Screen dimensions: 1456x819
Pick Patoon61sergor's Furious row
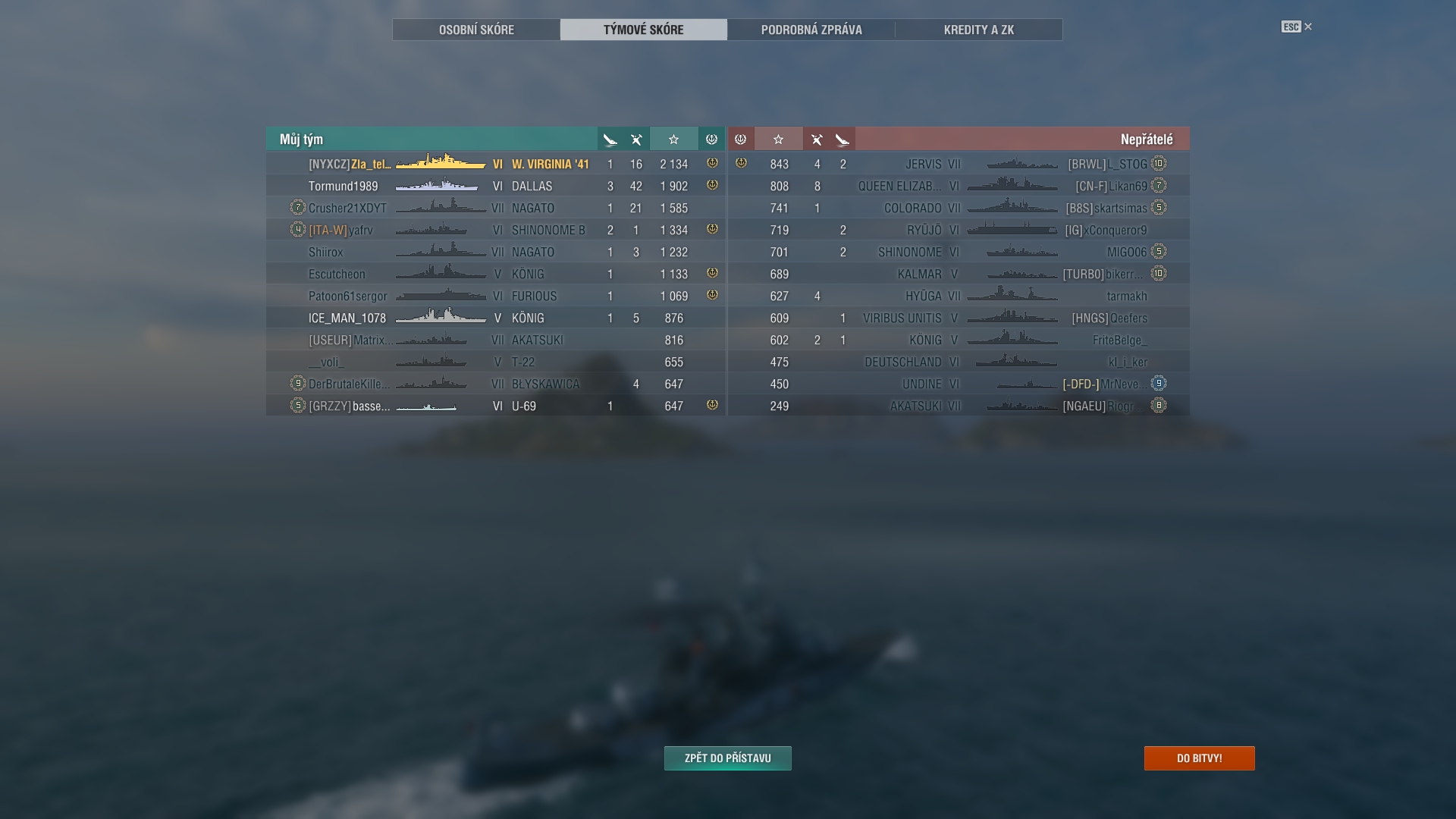coord(496,296)
